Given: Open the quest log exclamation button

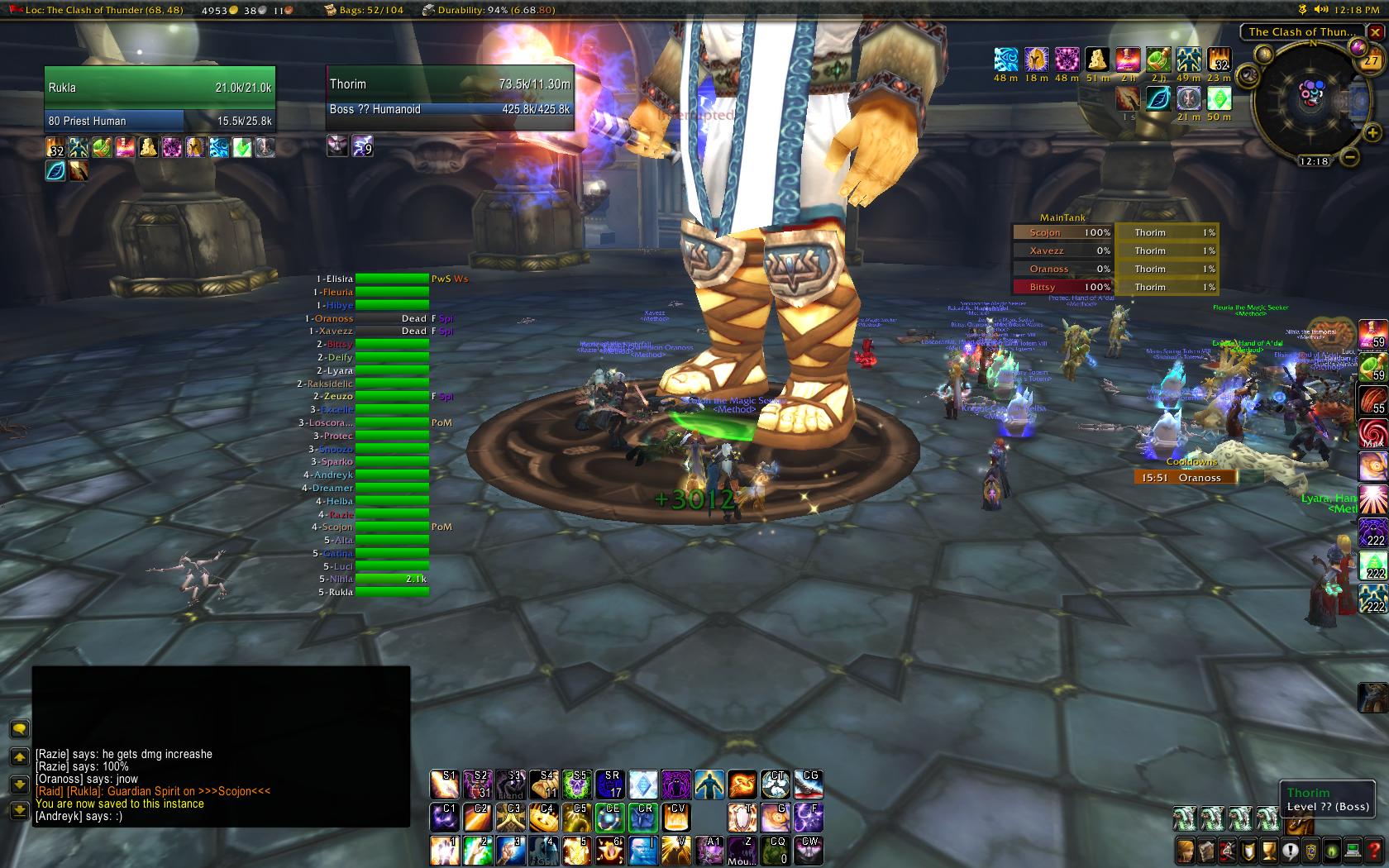Looking at the screenshot, I should [x=1290, y=850].
